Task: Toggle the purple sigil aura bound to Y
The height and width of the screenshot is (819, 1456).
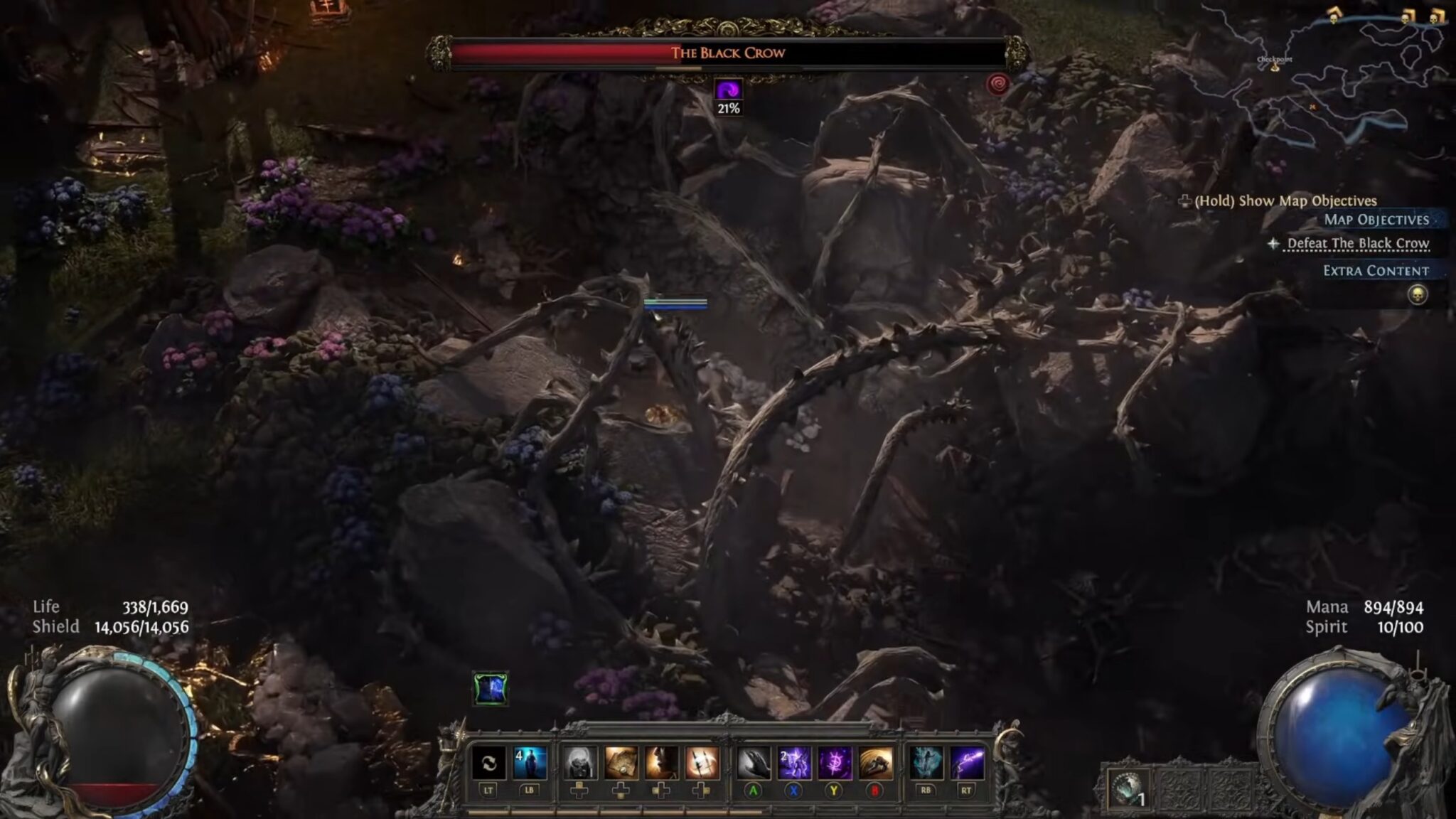Action: pyautogui.click(x=835, y=761)
